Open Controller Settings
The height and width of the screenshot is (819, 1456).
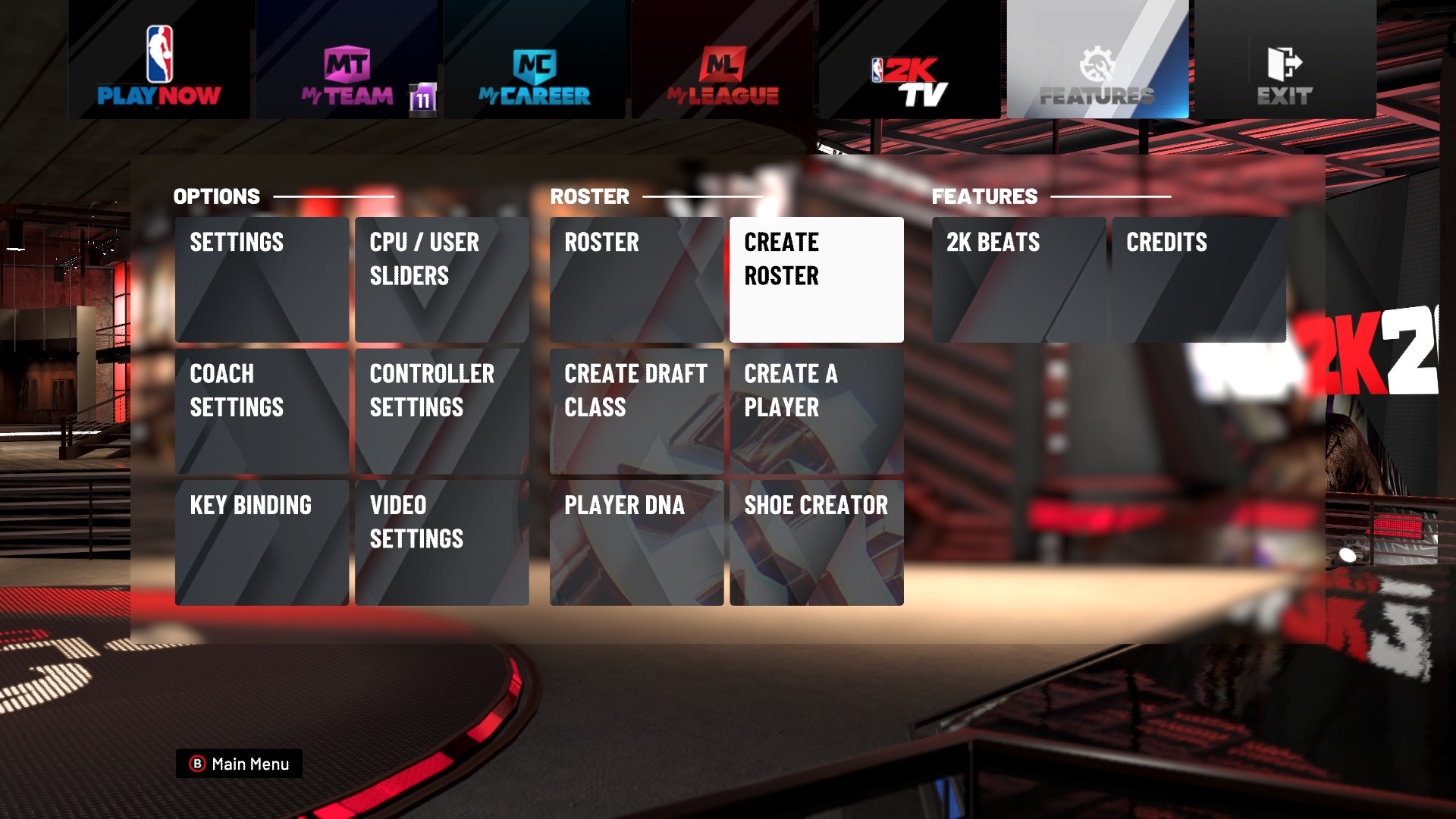click(x=441, y=409)
